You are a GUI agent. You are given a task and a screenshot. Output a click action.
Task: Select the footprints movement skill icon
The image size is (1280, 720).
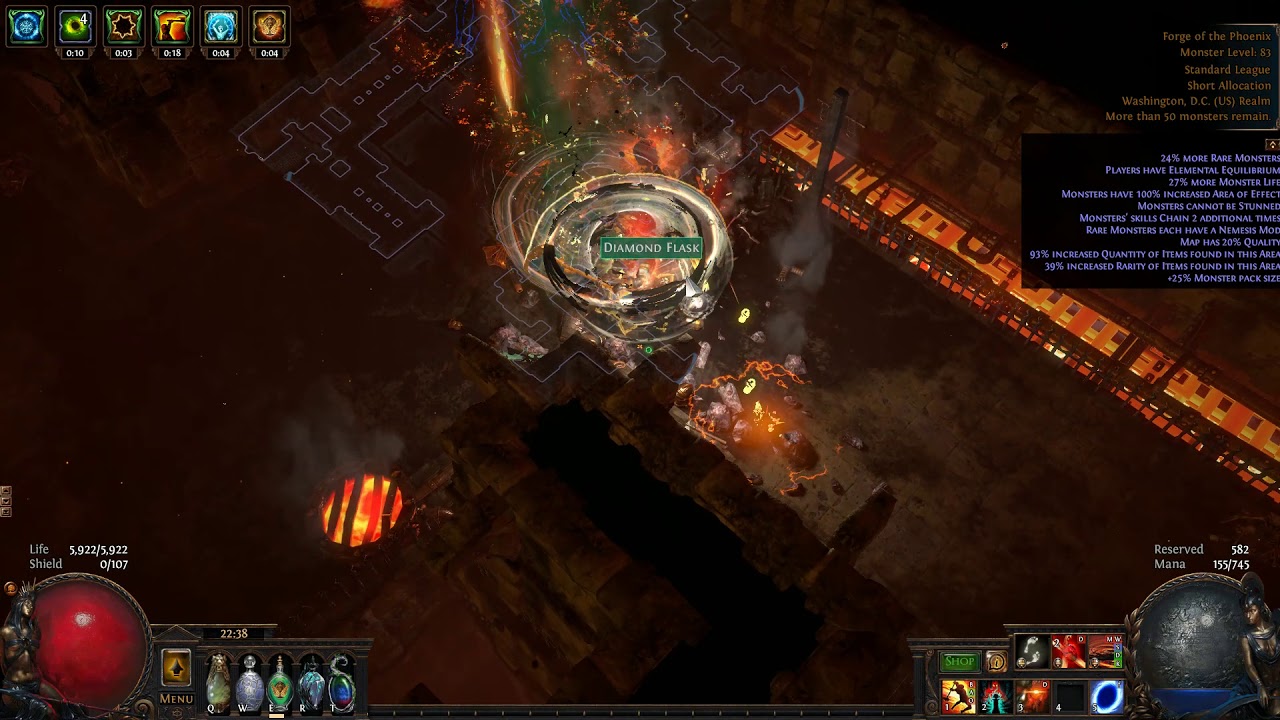tap(1031, 652)
